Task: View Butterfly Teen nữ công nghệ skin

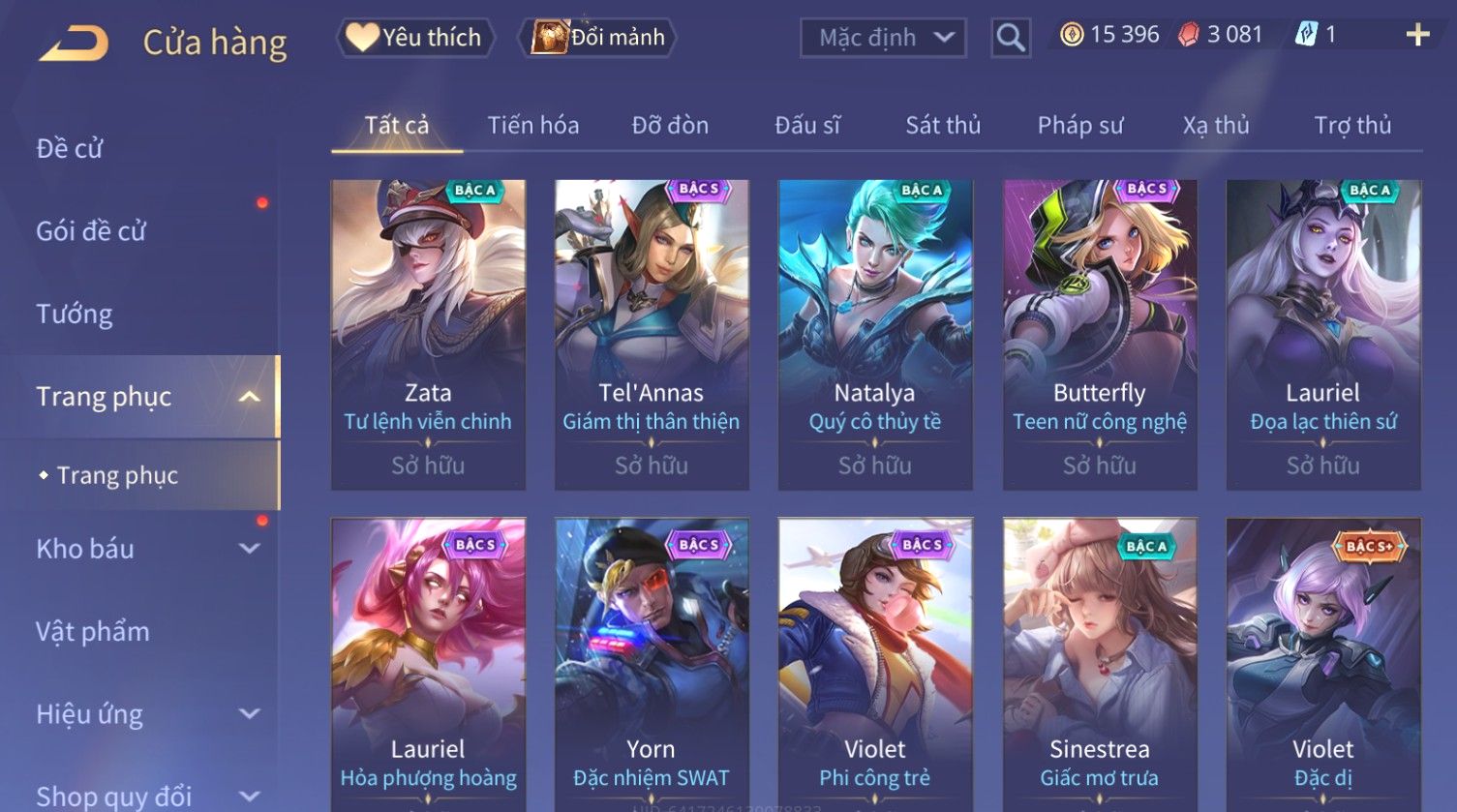Action: click(x=1100, y=334)
